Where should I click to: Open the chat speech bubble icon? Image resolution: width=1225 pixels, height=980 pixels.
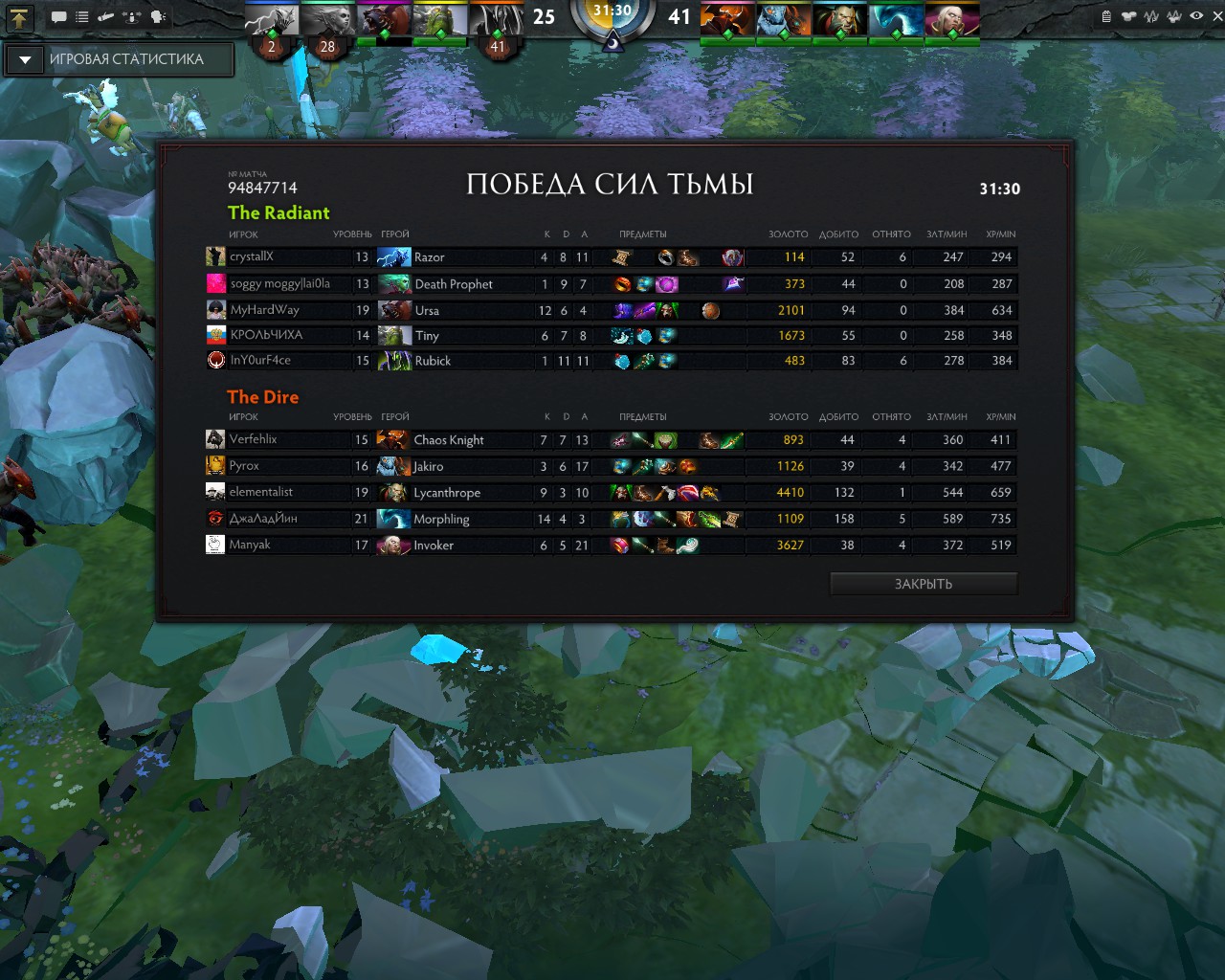click(59, 16)
